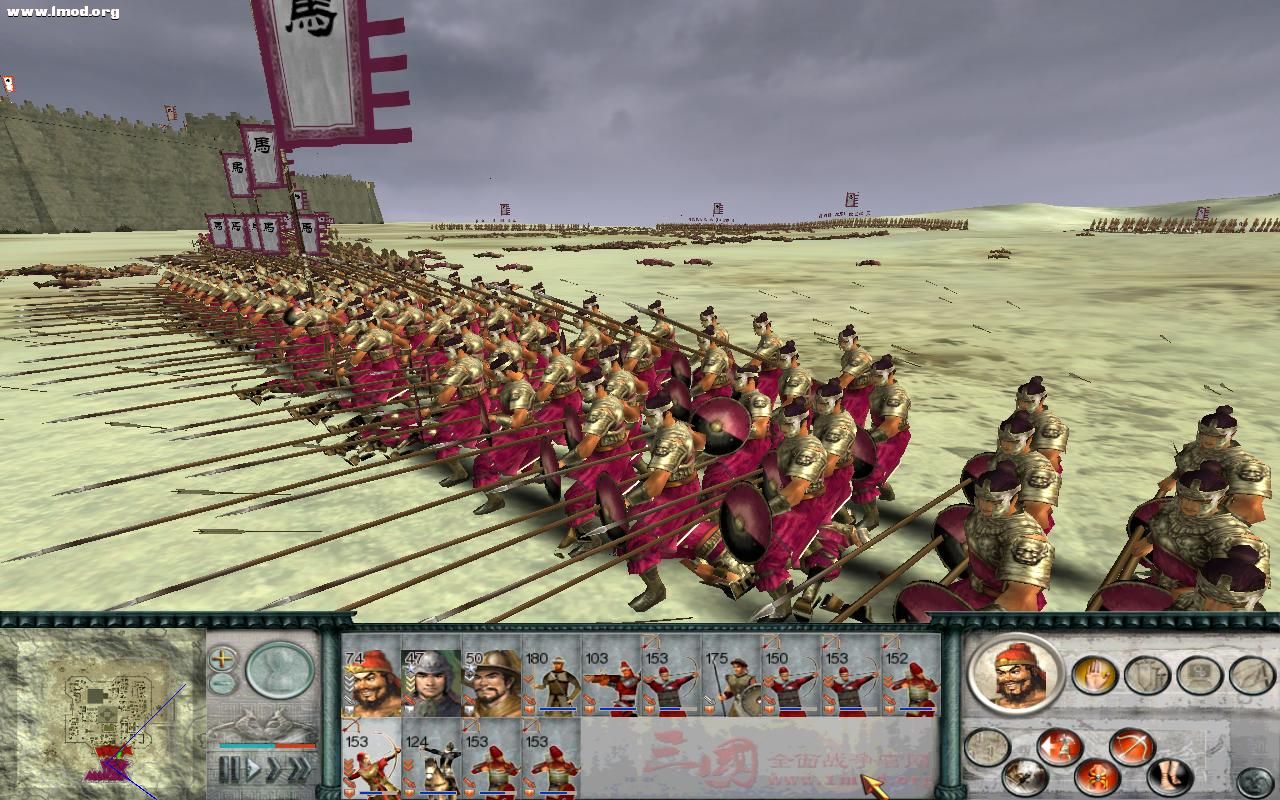Click the group units formation icon
1280x800 pixels.
point(1200,675)
